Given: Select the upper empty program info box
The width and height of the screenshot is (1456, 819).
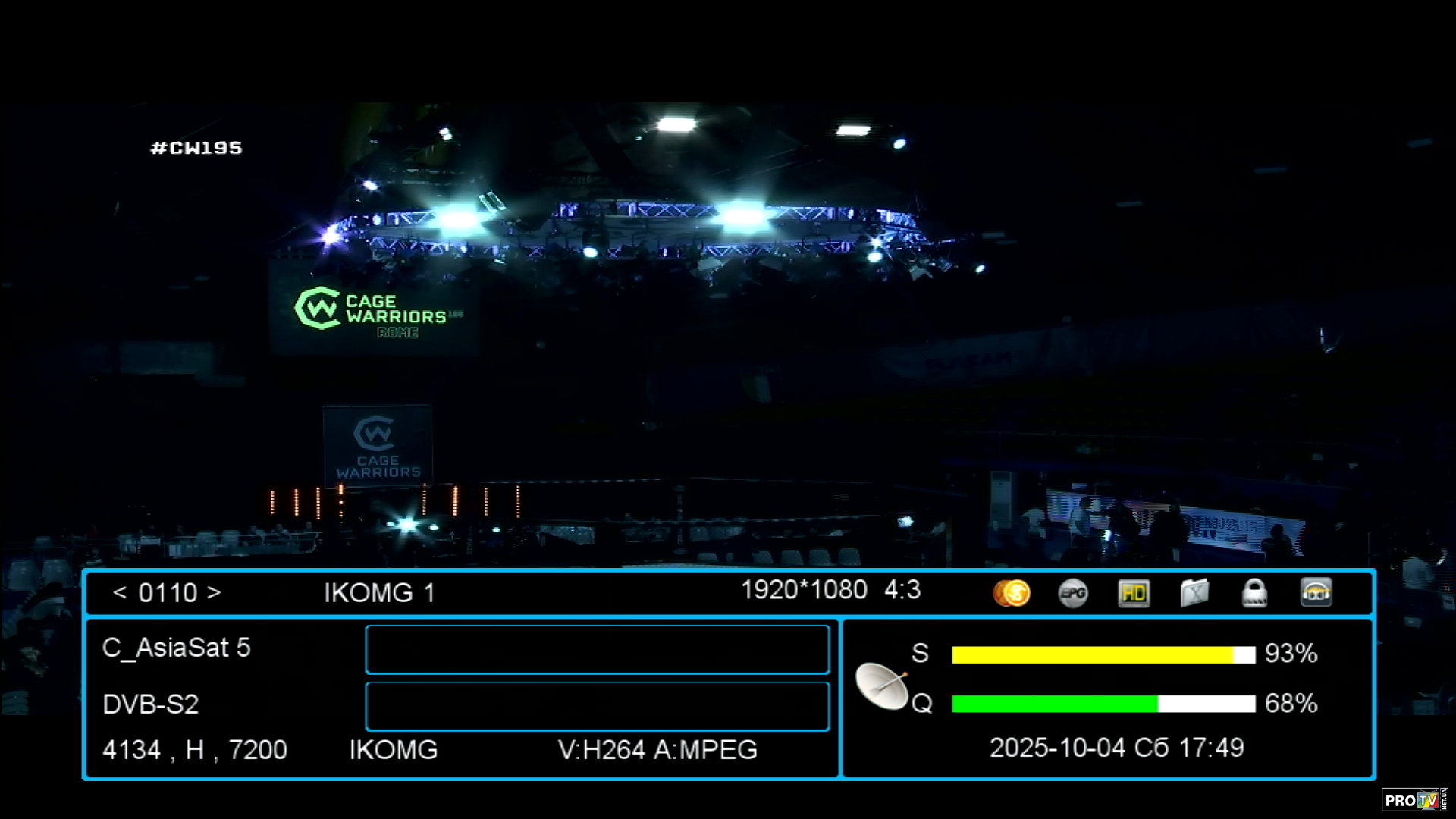Looking at the screenshot, I should point(597,649).
